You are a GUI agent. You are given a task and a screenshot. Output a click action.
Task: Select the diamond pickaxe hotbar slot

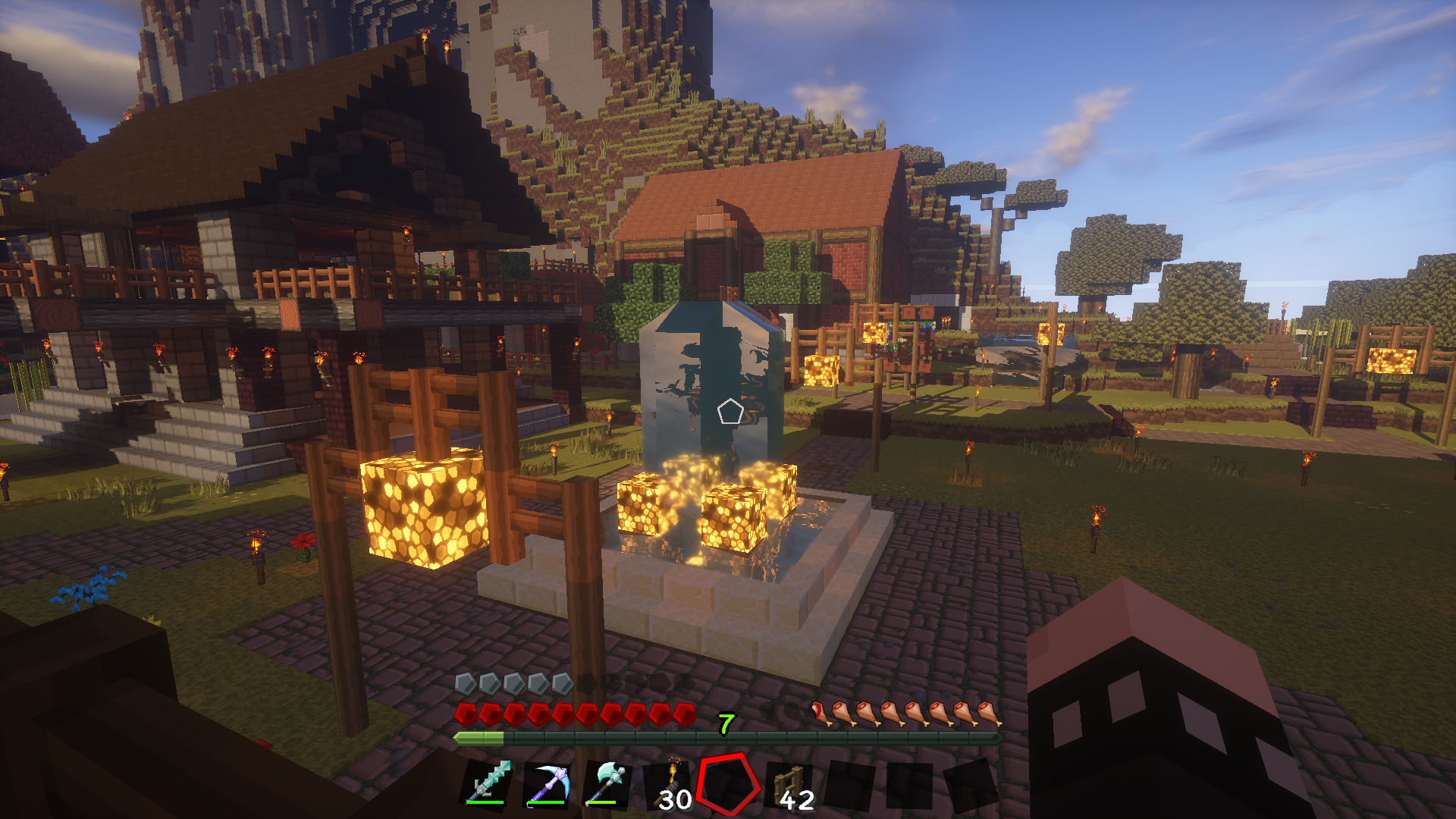coord(548,783)
